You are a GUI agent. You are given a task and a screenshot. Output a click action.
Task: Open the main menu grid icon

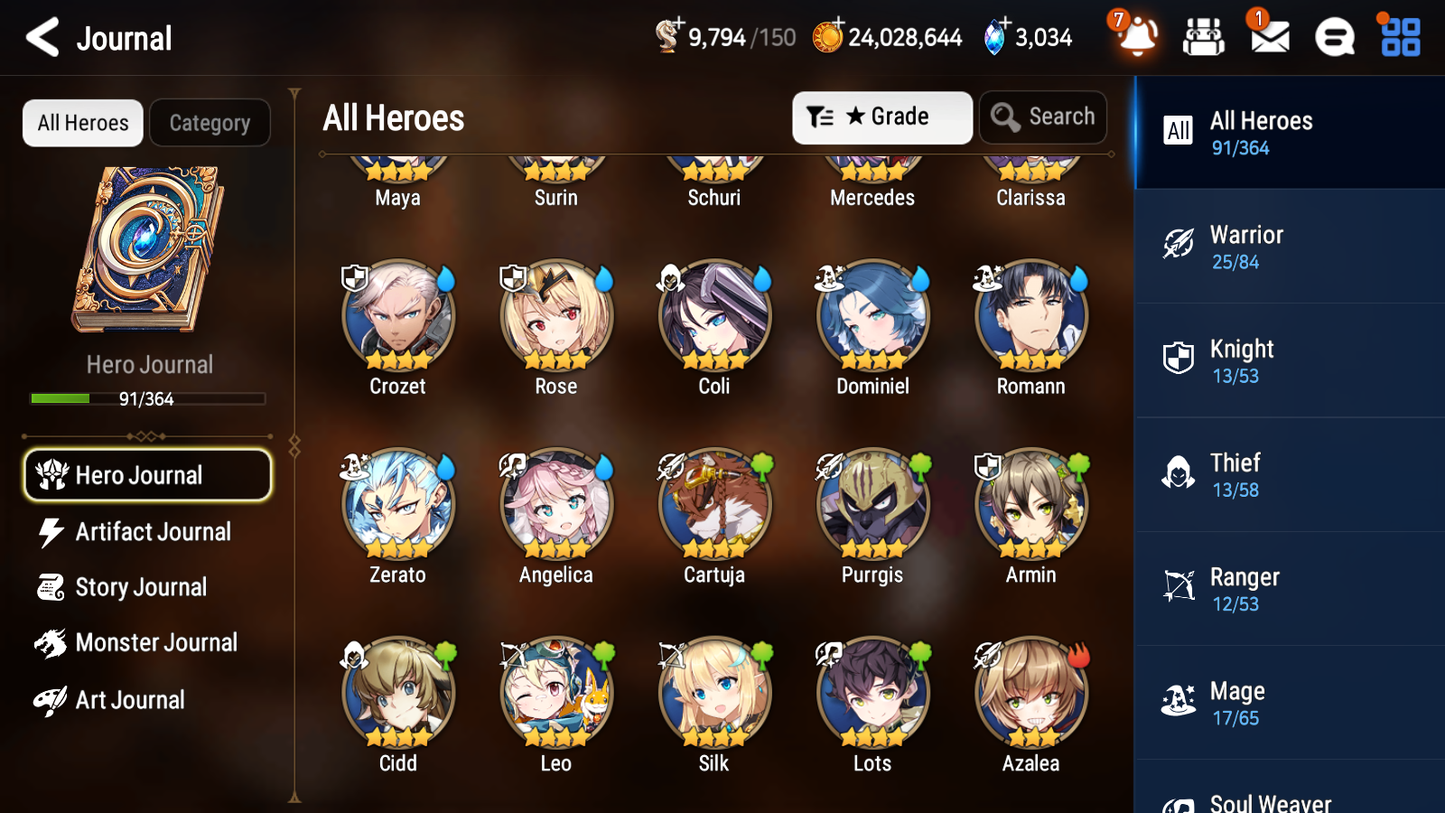1398,37
